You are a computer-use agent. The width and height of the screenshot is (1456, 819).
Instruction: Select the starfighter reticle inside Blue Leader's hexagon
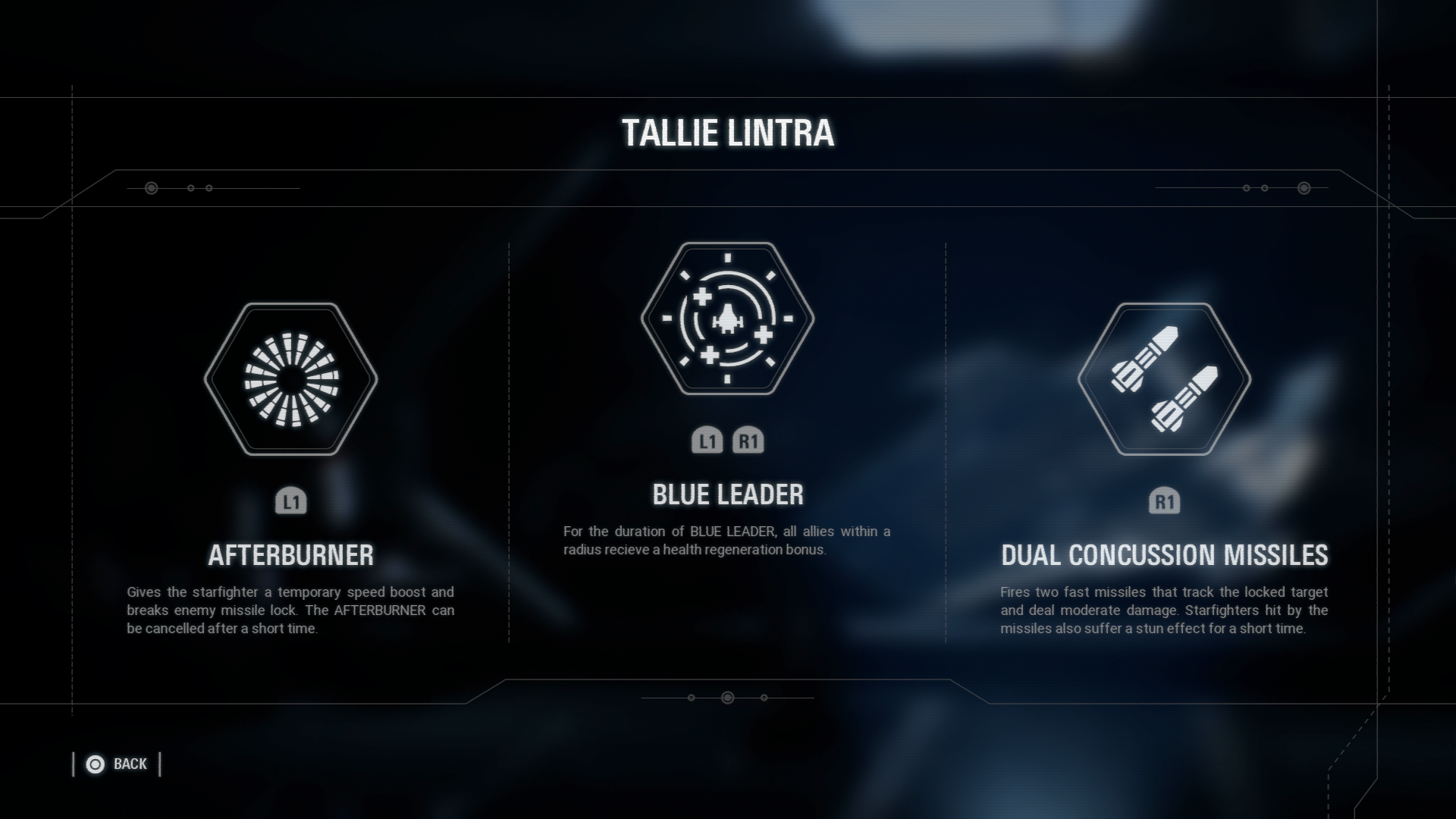point(726,318)
